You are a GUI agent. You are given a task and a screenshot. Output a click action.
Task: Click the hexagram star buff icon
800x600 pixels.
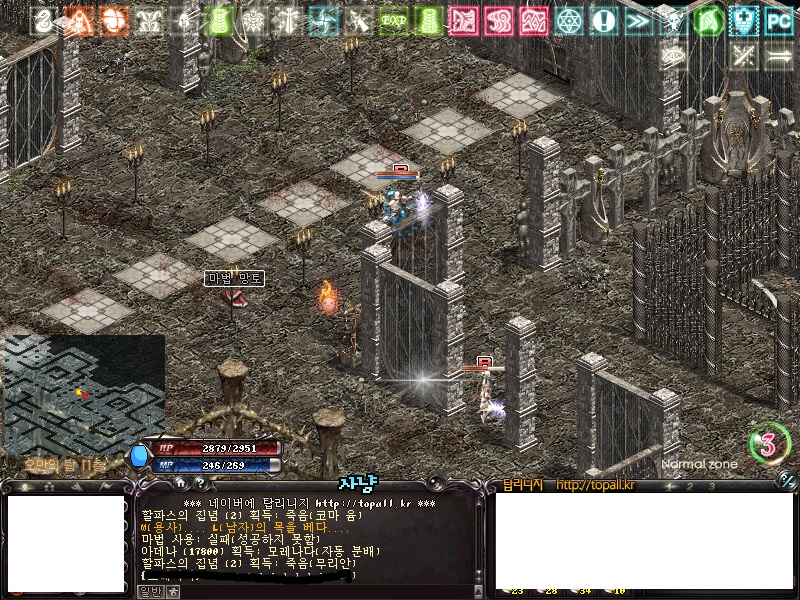pos(568,20)
